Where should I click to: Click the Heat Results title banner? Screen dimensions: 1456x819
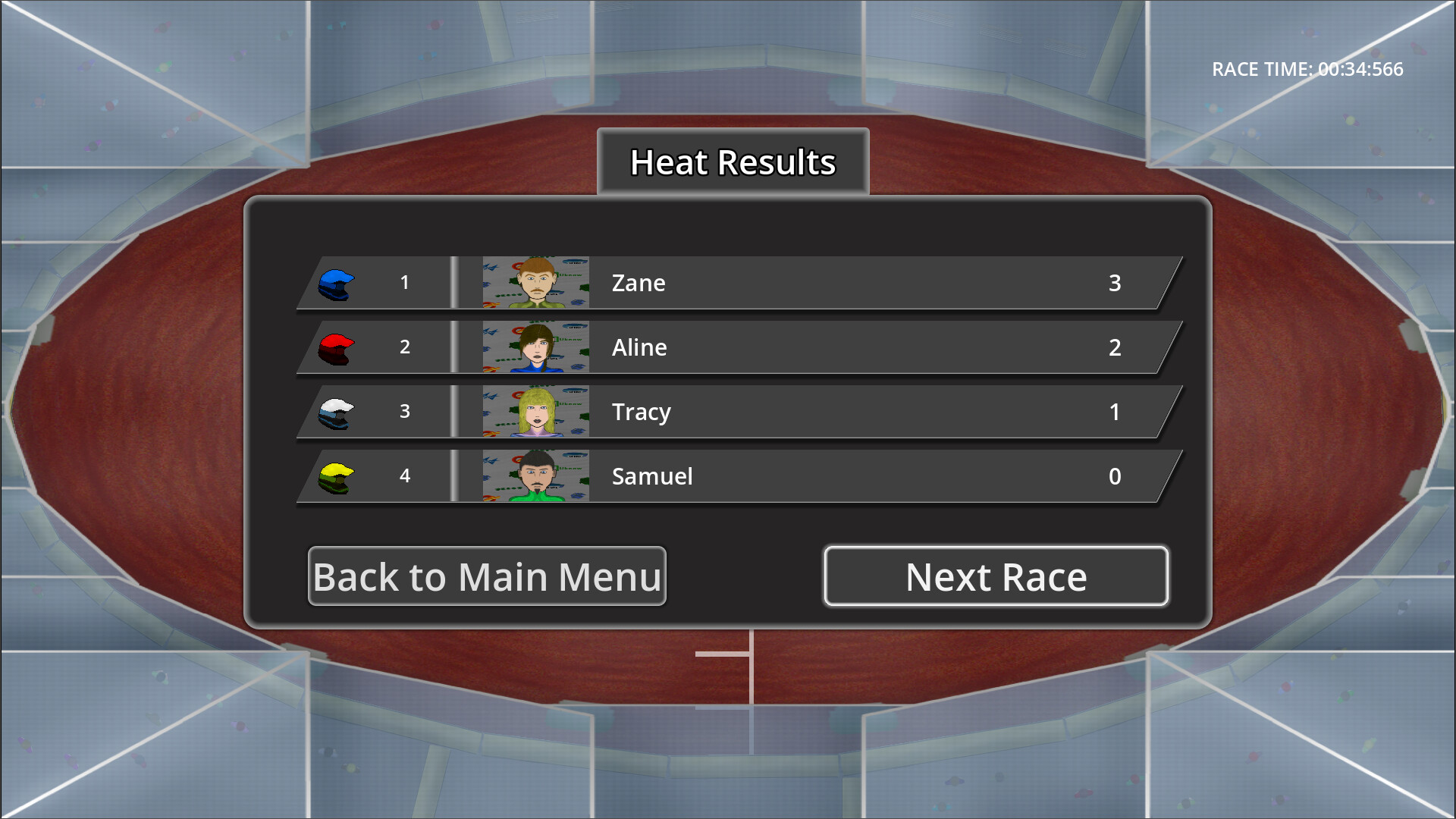pyautogui.click(x=733, y=161)
